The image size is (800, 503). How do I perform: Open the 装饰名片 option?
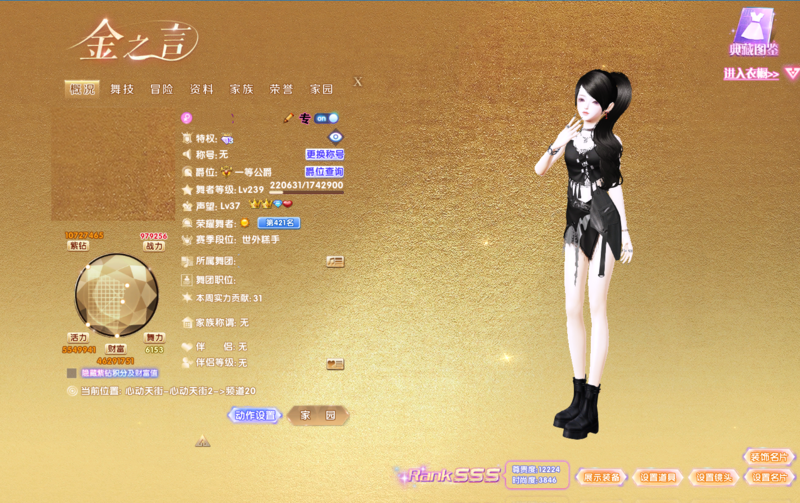click(769, 457)
